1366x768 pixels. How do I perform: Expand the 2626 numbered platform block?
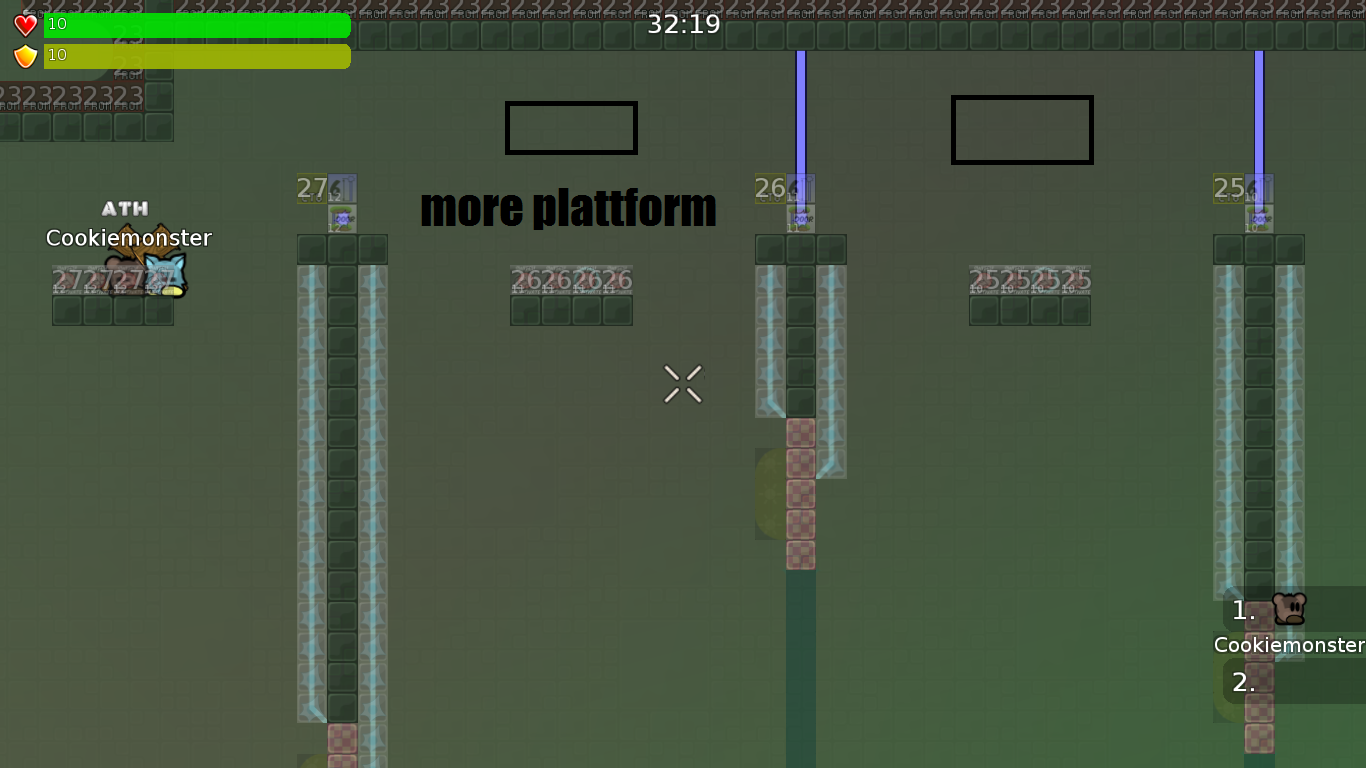click(x=571, y=281)
